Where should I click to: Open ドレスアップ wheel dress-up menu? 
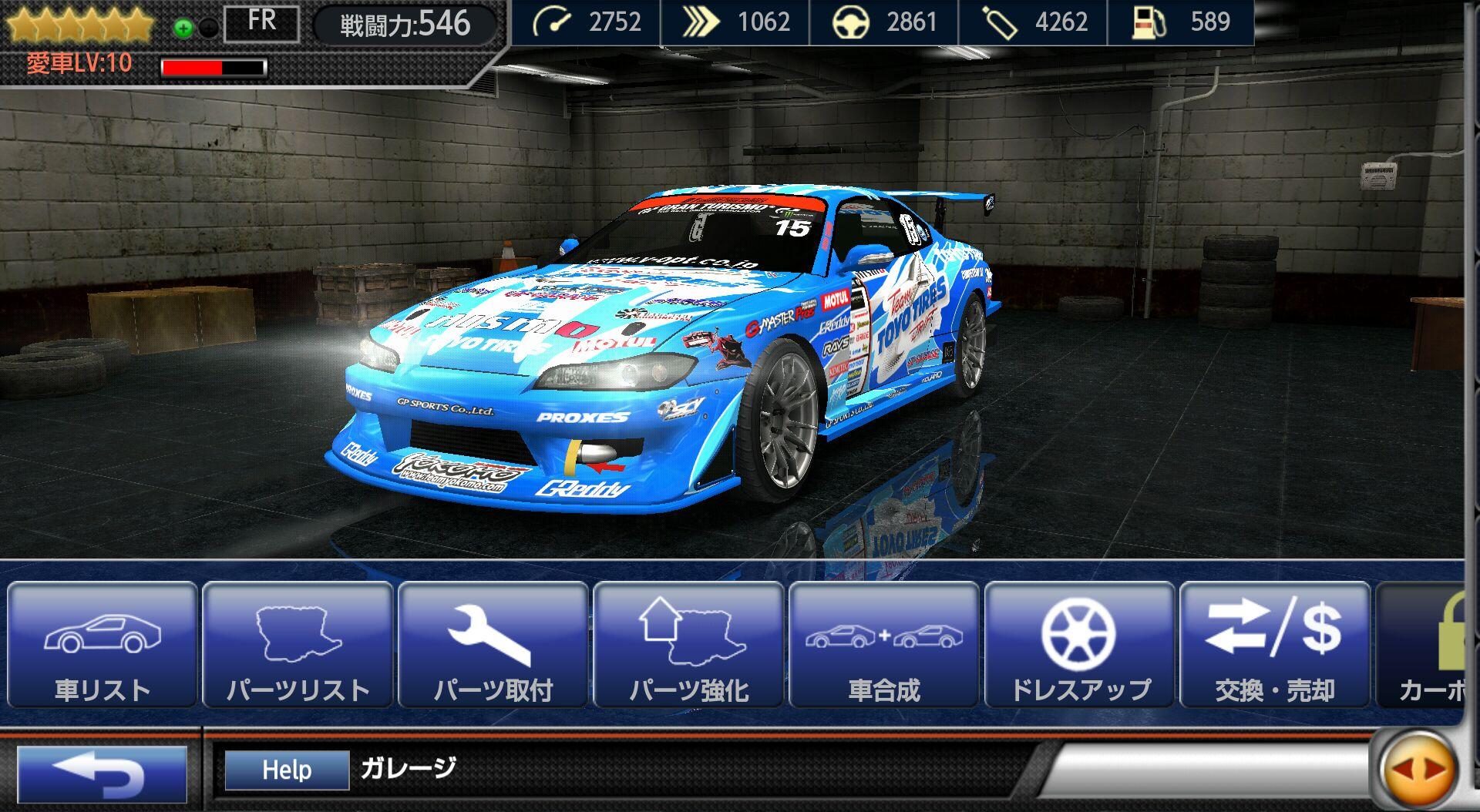(x=1080, y=646)
